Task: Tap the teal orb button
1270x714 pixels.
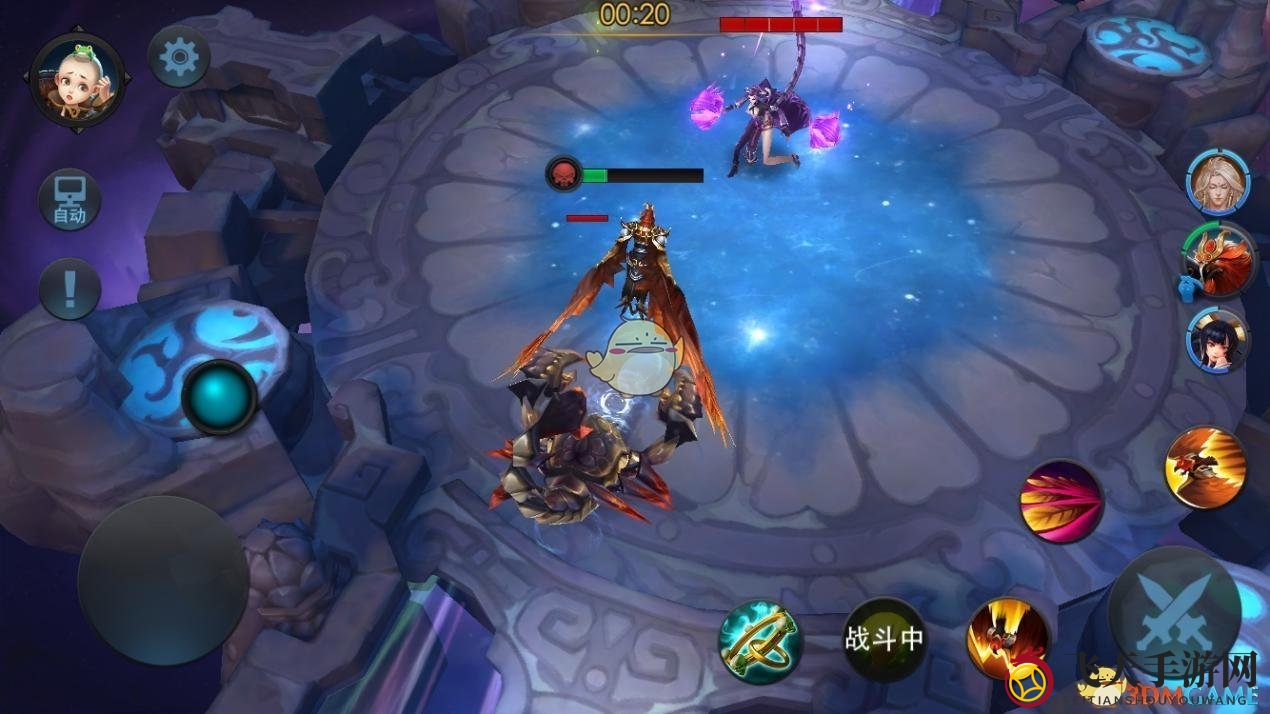Action: [219, 397]
